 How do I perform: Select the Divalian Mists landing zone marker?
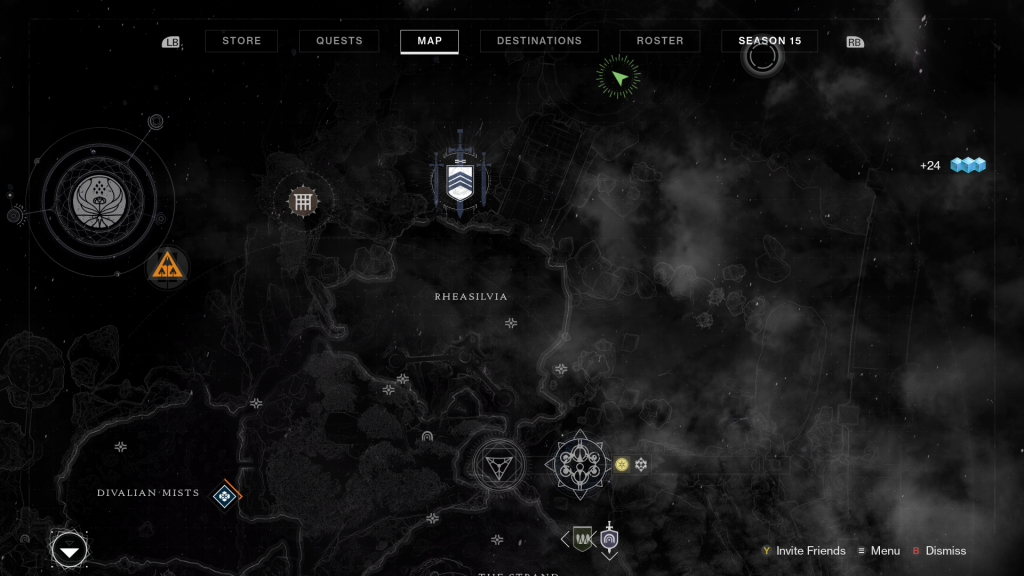[226, 493]
